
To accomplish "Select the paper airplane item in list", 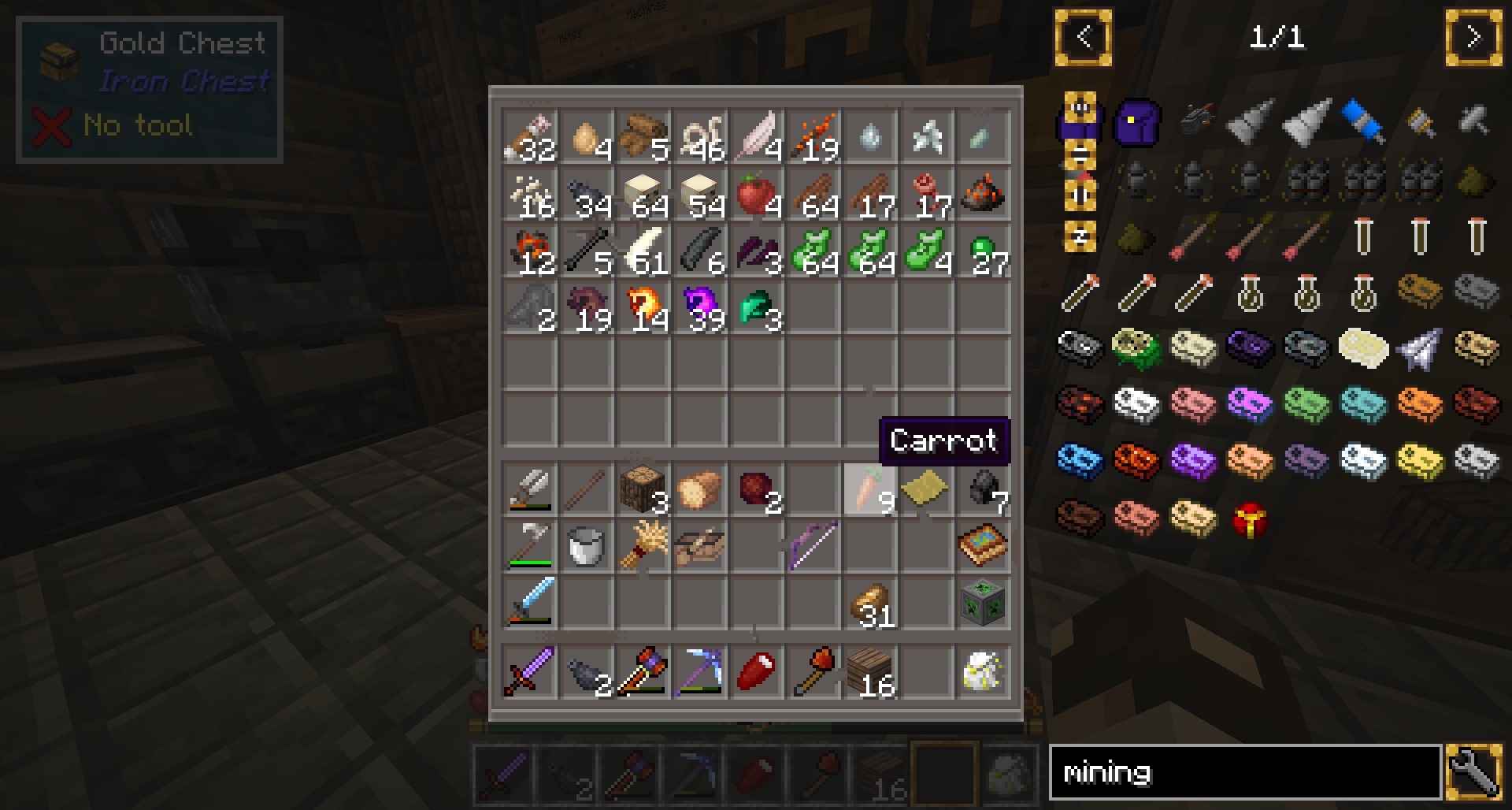I will point(1419,349).
